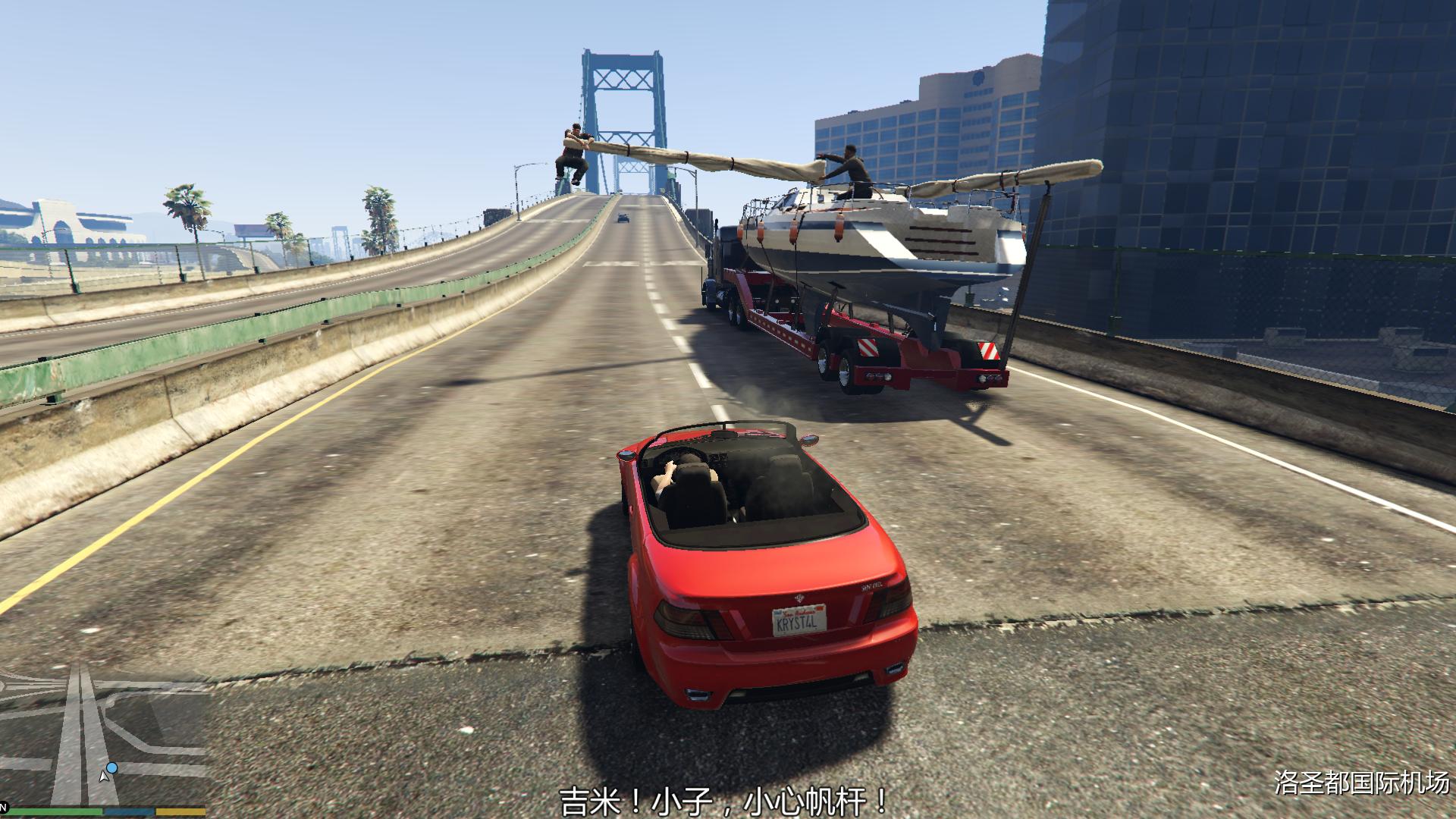Click the north compass marker on the minimap
Image resolution: width=1456 pixels, height=819 pixels.
click(x=2, y=808)
